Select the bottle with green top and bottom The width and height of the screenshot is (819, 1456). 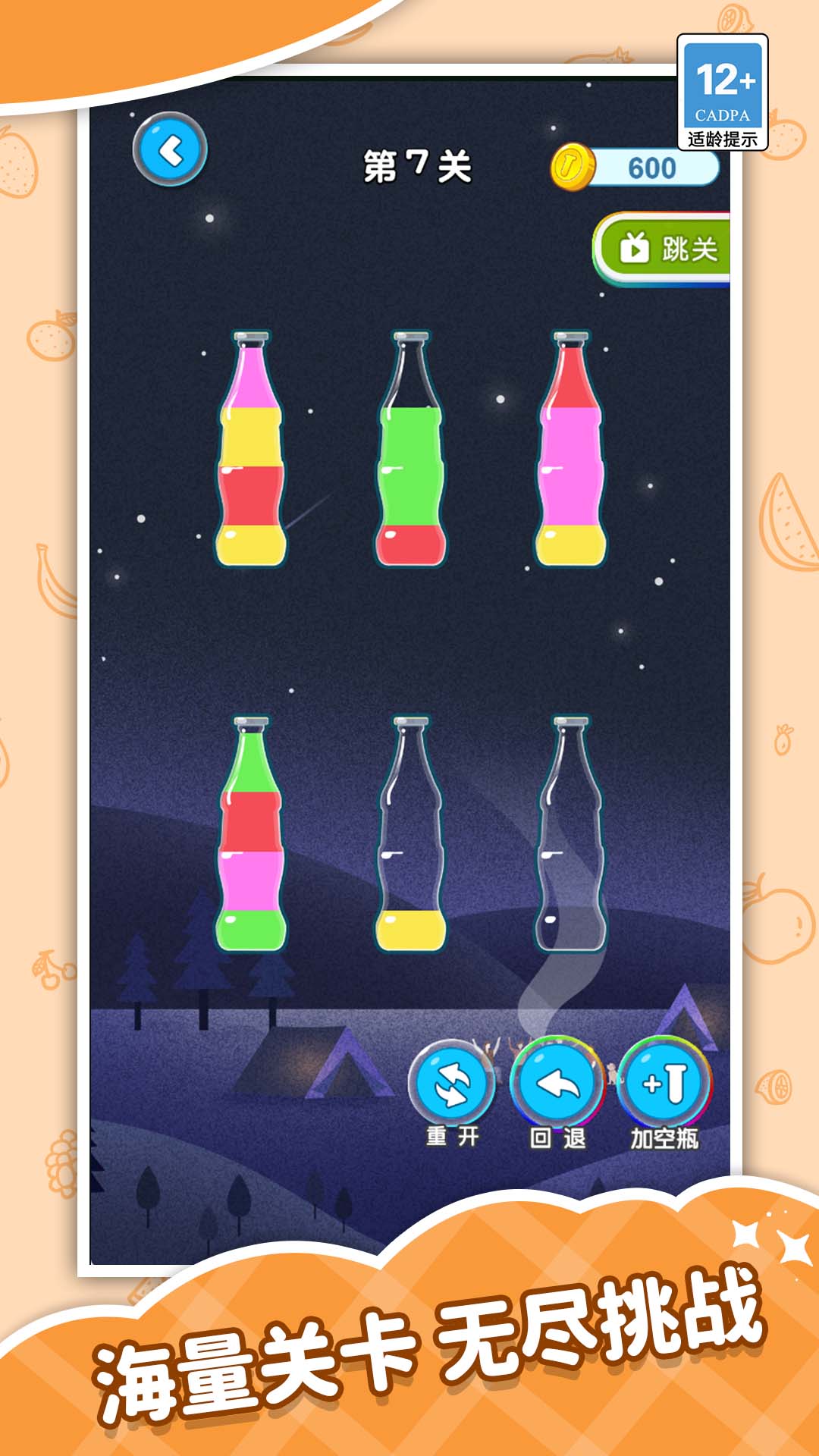pyautogui.click(x=252, y=834)
